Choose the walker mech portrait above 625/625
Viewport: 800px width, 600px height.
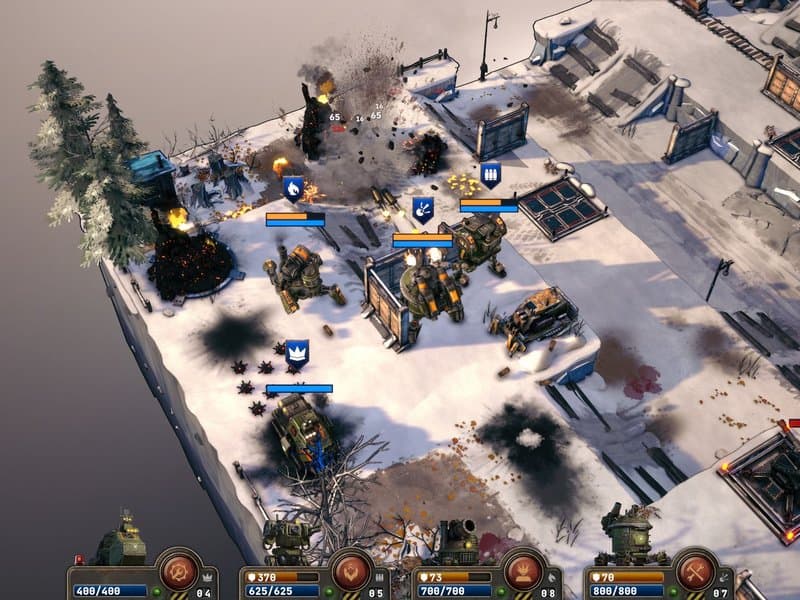[x=288, y=542]
